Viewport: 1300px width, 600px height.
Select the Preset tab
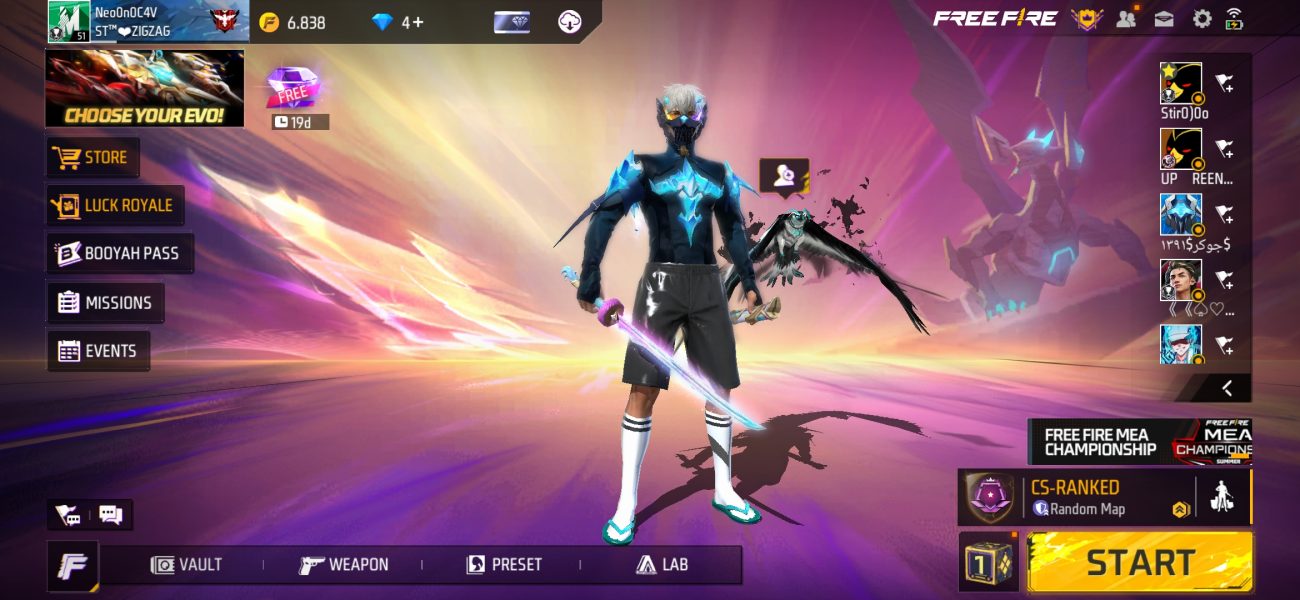click(504, 565)
